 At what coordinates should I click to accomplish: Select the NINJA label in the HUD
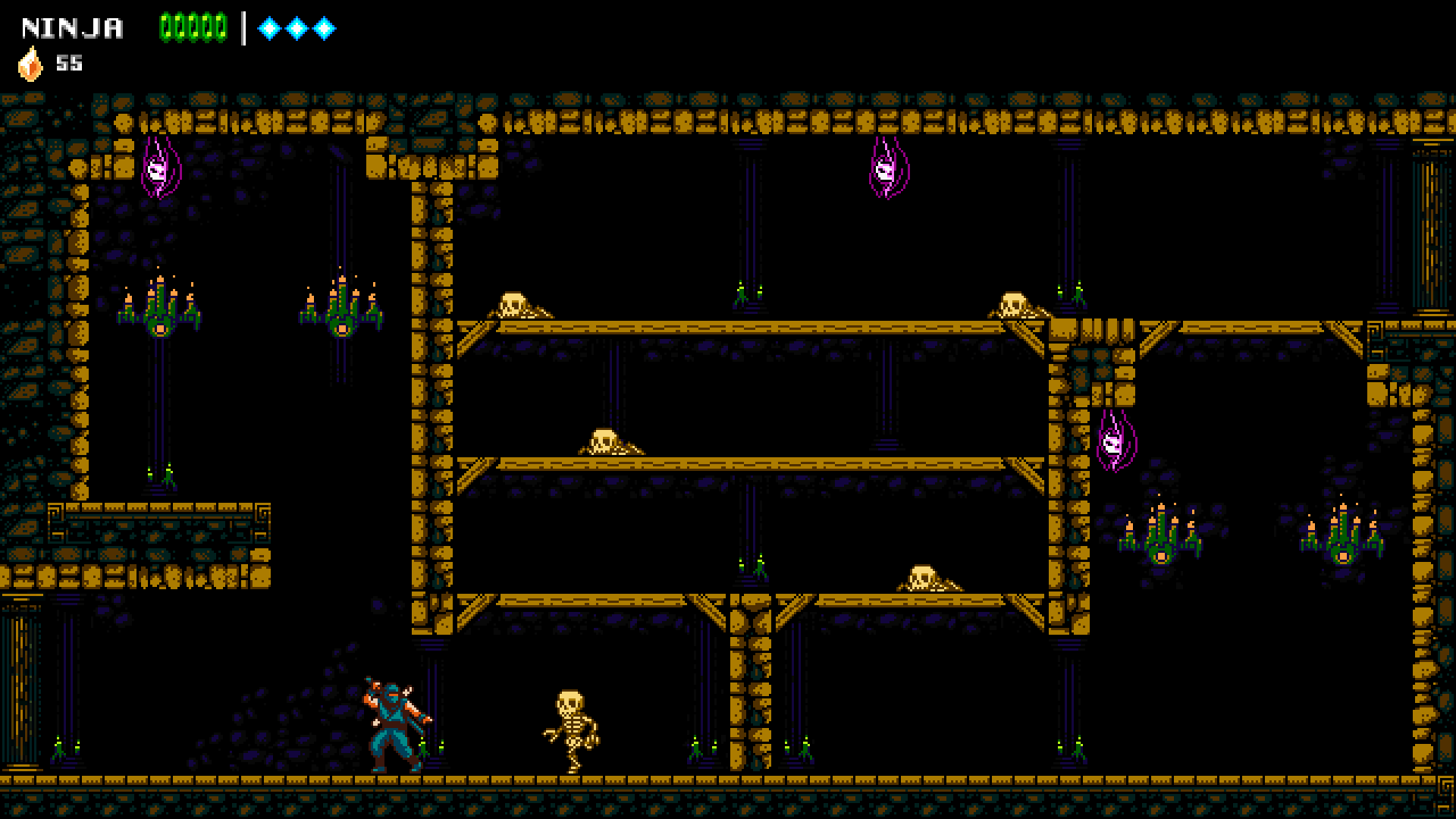(x=72, y=29)
